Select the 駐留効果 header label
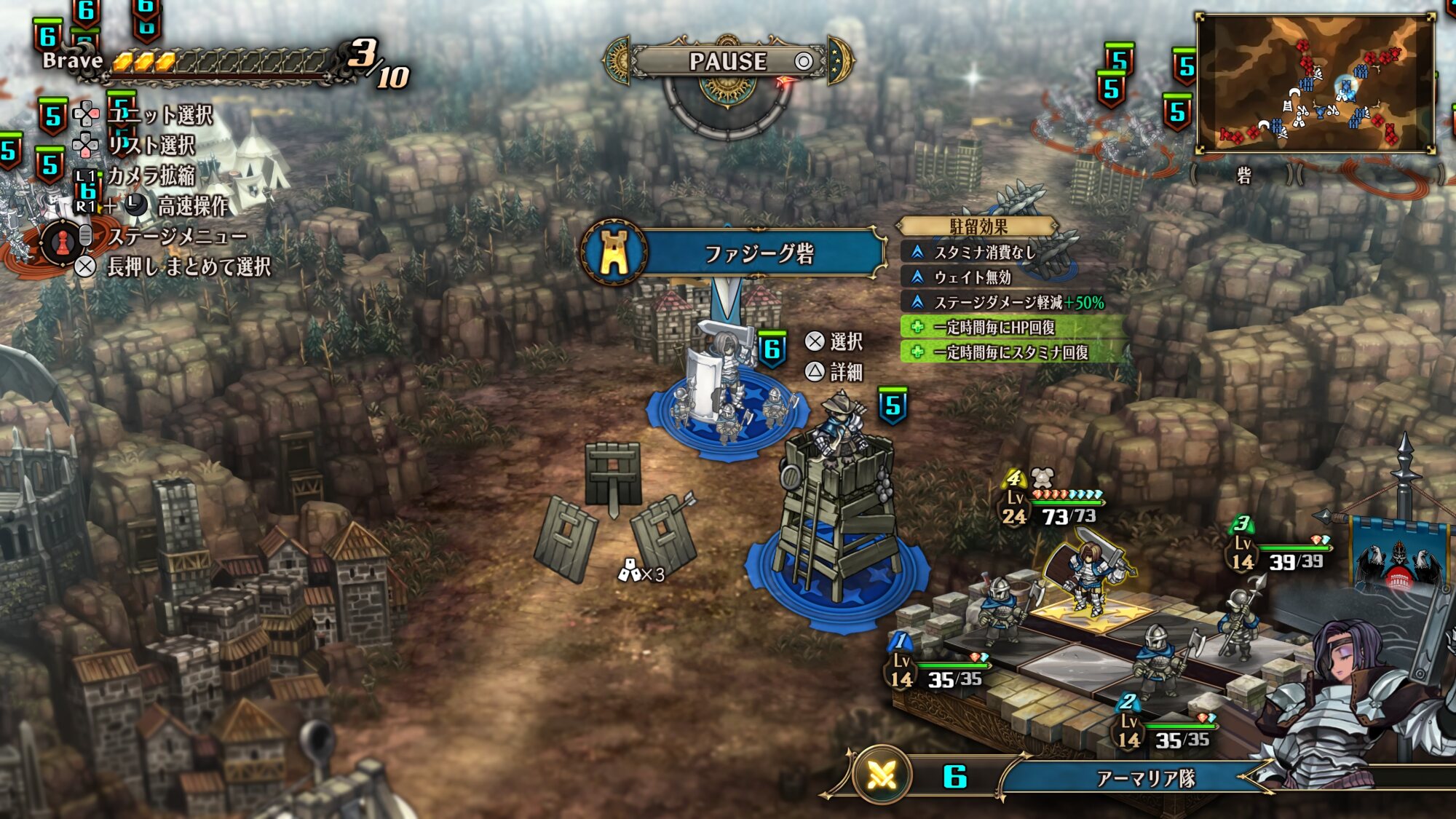This screenshot has height=819, width=1456. [x=978, y=227]
